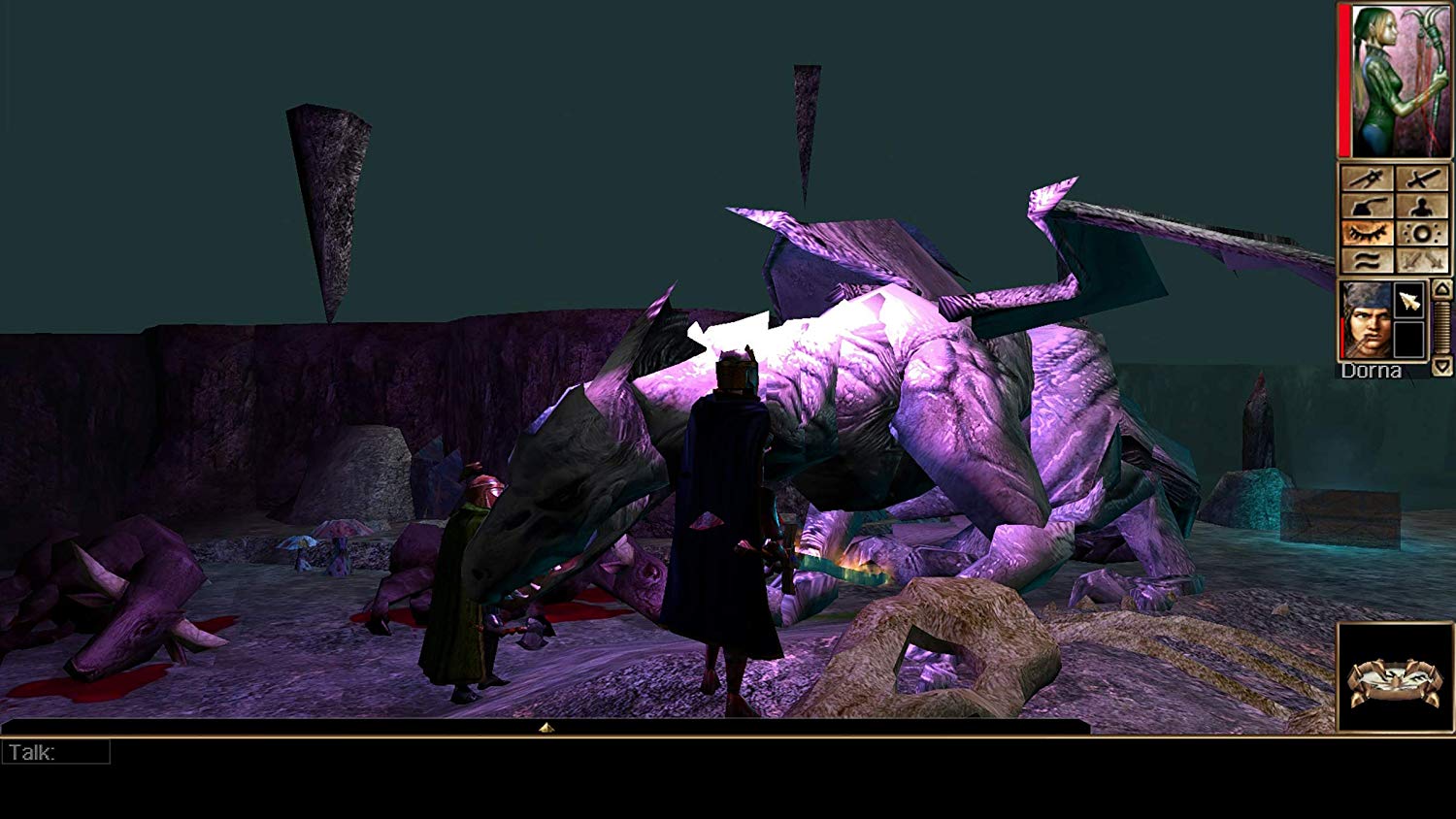This screenshot has height=819, width=1456.
Task: Toggle the wavy-lines parley mode icon
Action: [x=1367, y=260]
